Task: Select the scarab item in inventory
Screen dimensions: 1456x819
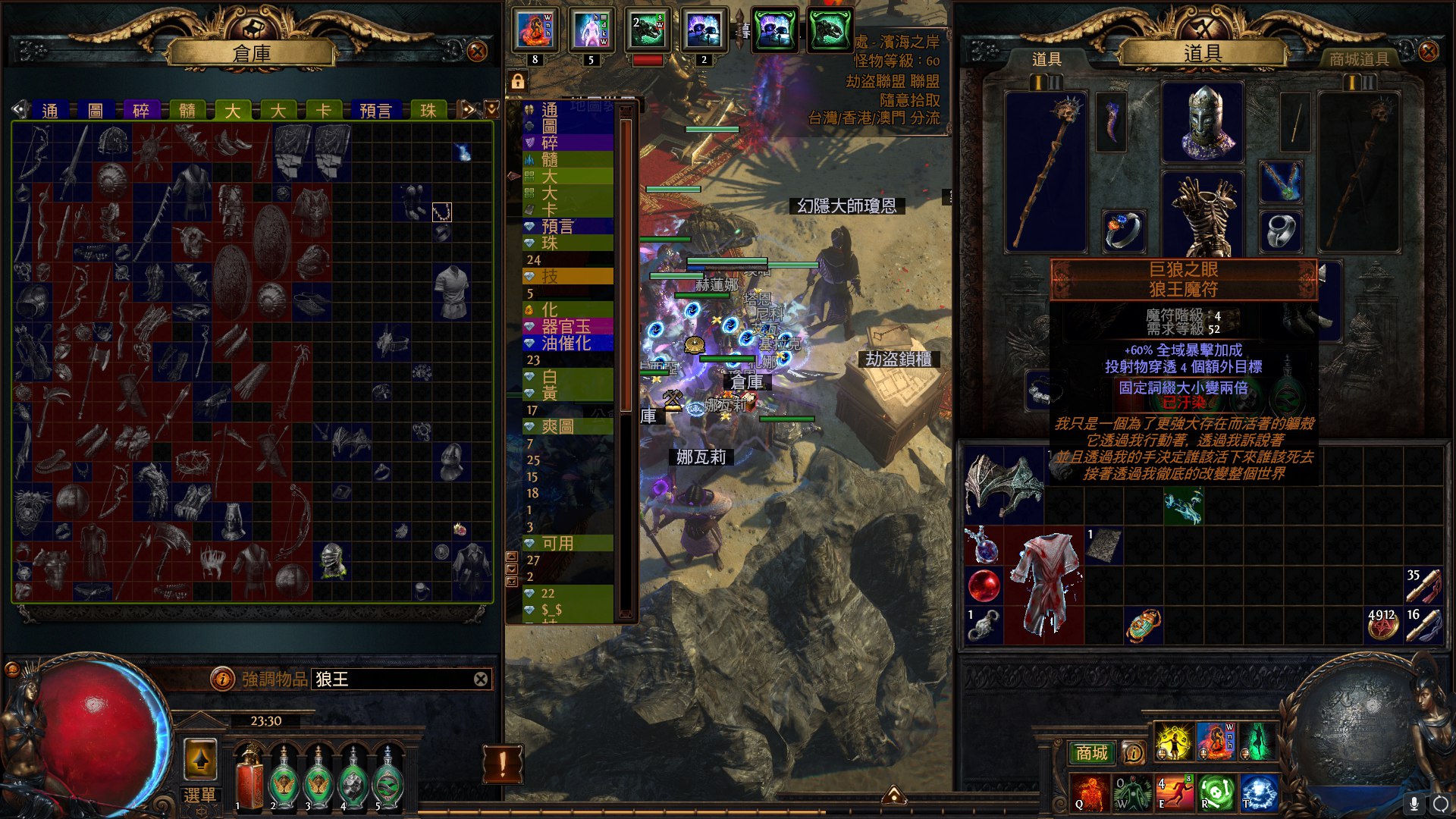Action: 1143,626
